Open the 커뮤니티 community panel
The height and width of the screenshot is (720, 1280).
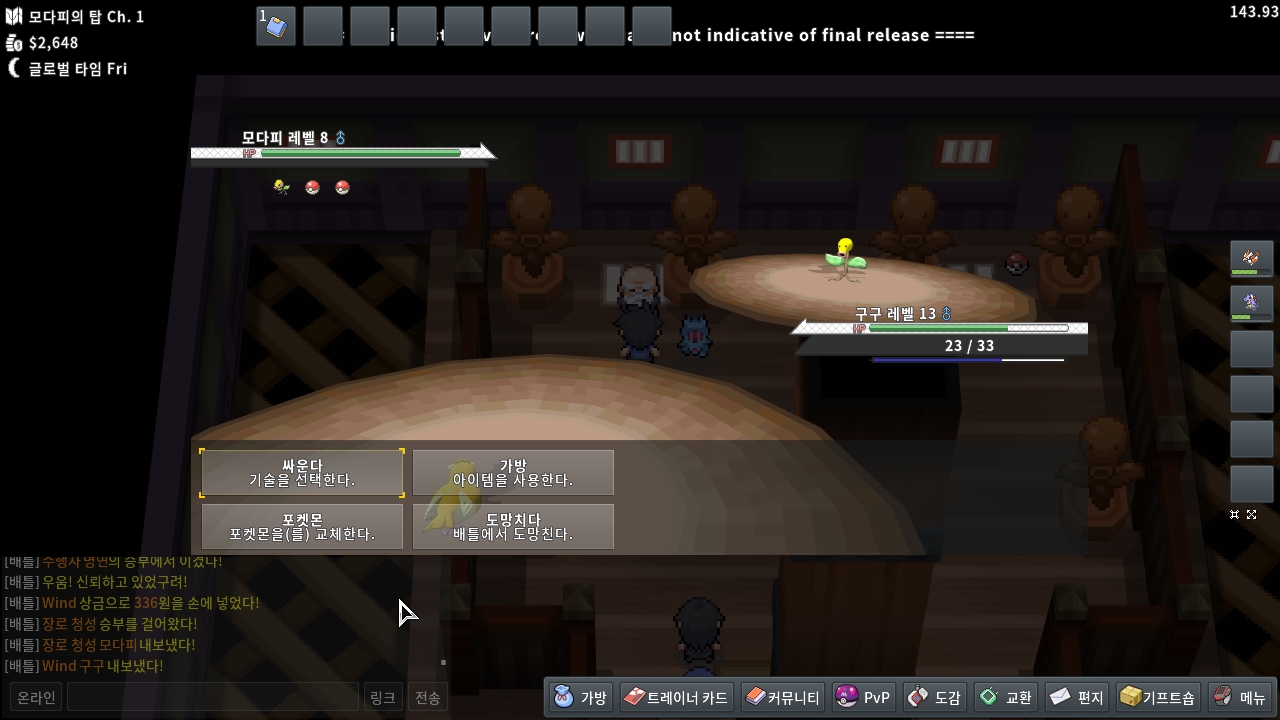click(x=783, y=697)
